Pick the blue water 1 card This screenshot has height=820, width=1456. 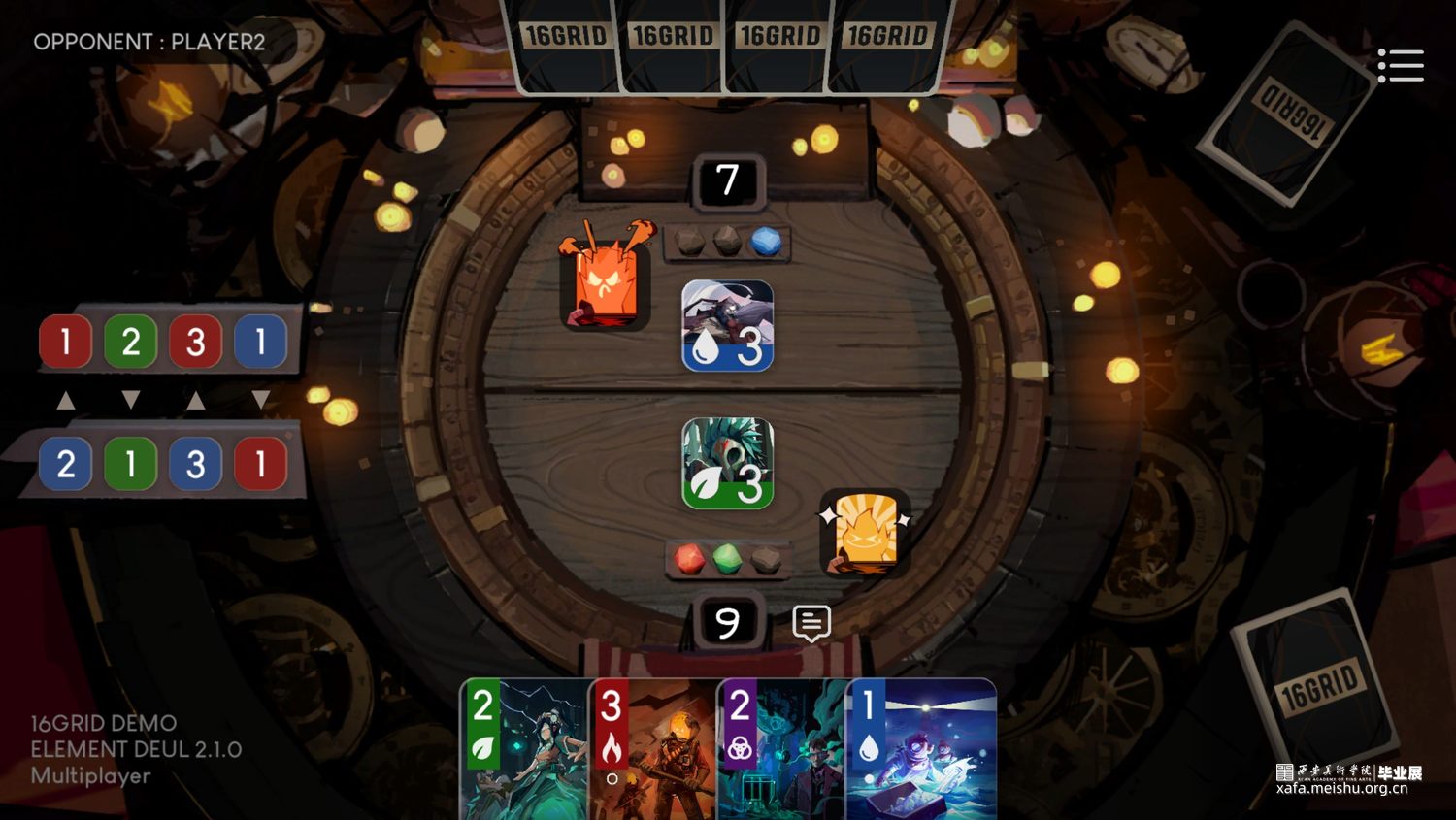point(920,749)
